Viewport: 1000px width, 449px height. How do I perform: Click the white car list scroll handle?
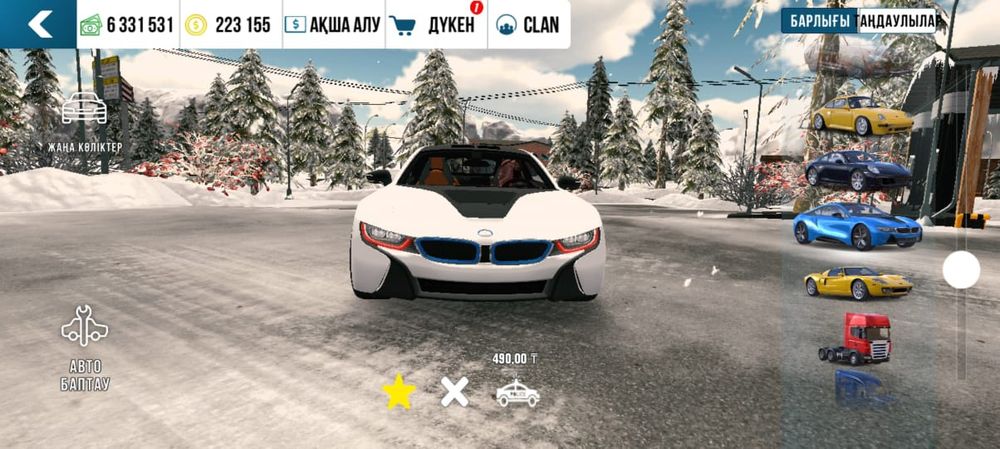pos(961,270)
